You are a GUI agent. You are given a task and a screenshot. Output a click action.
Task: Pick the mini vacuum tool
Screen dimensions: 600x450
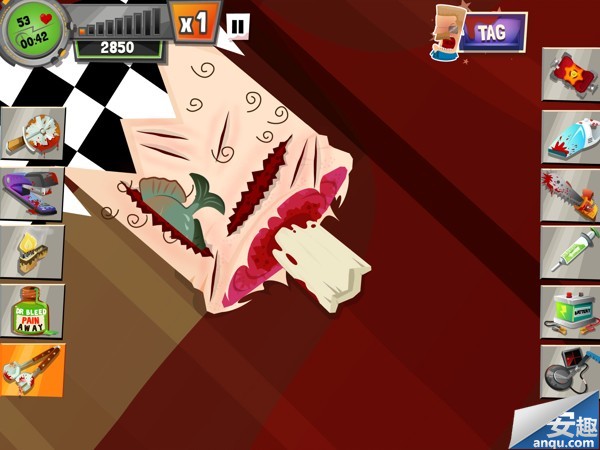pos(571,136)
